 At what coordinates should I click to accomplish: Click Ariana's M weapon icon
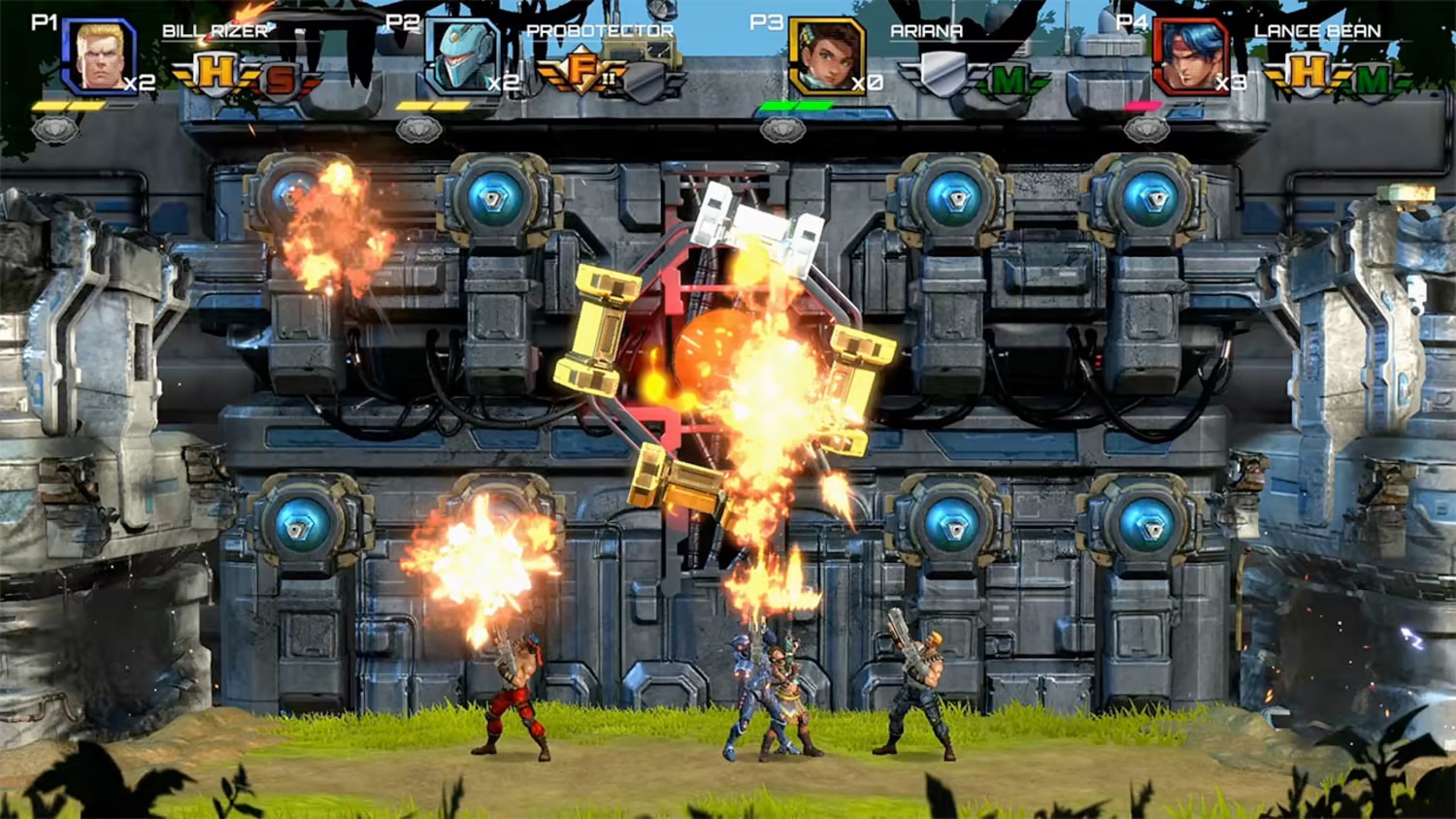pyautogui.click(x=1007, y=77)
